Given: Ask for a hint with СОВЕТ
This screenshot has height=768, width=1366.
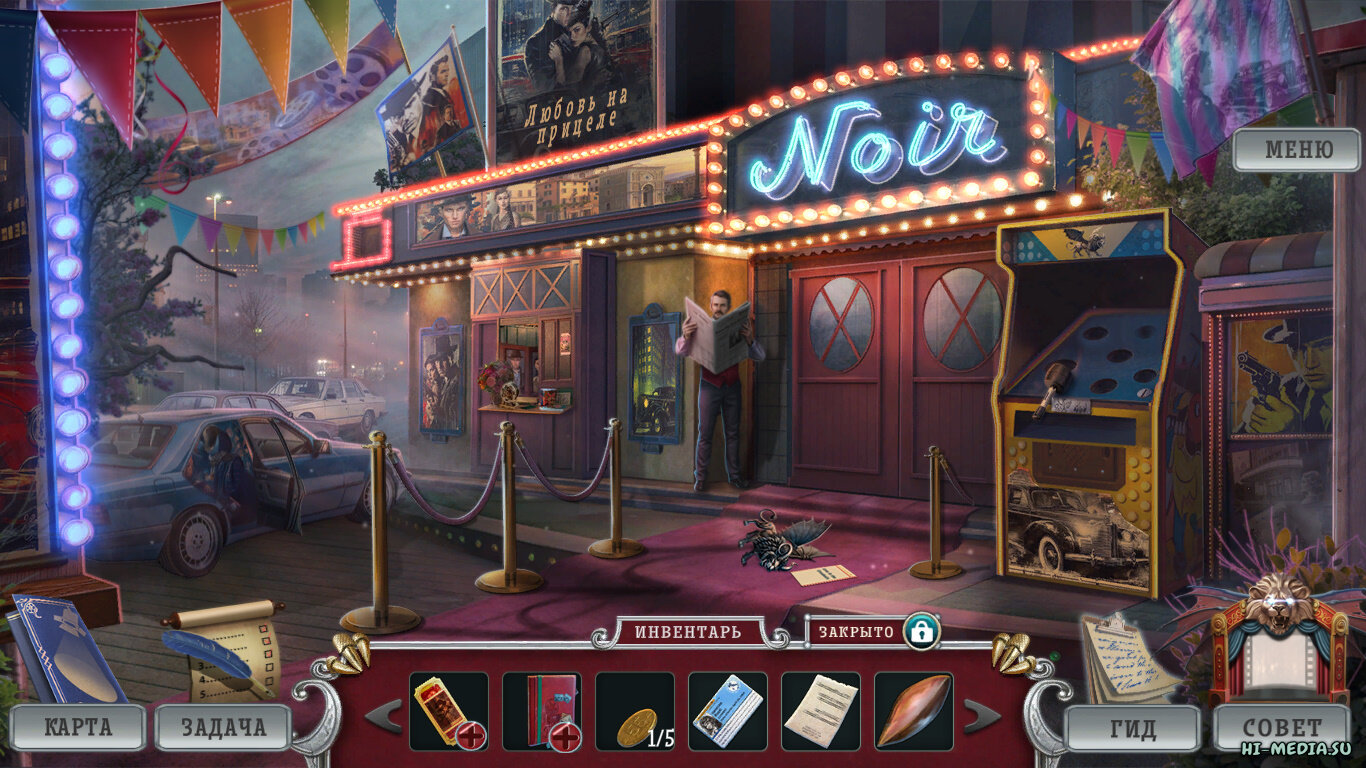Looking at the screenshot, I should coord(1282,728).
